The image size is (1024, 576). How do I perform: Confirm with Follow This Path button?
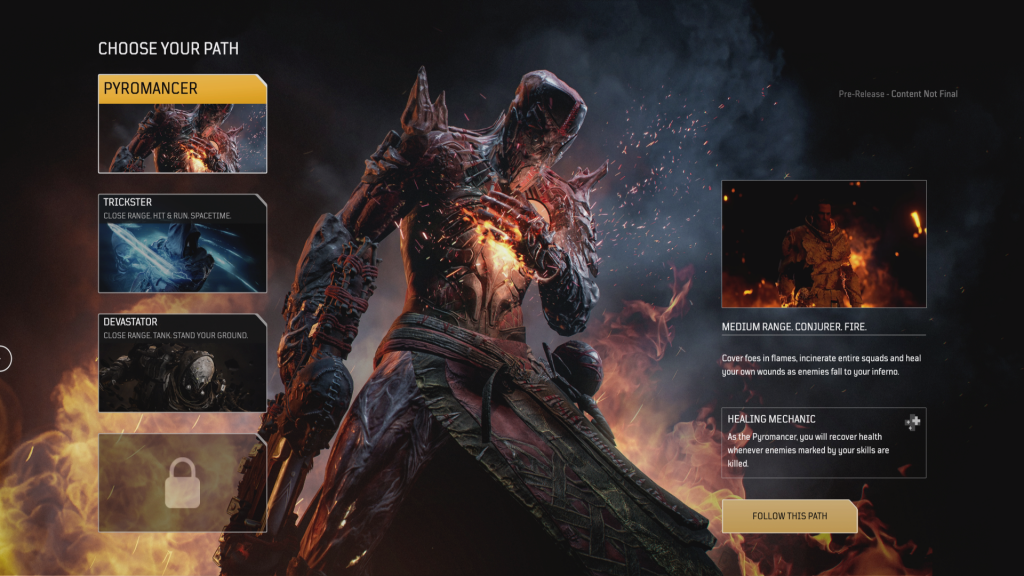pos(789,516)
